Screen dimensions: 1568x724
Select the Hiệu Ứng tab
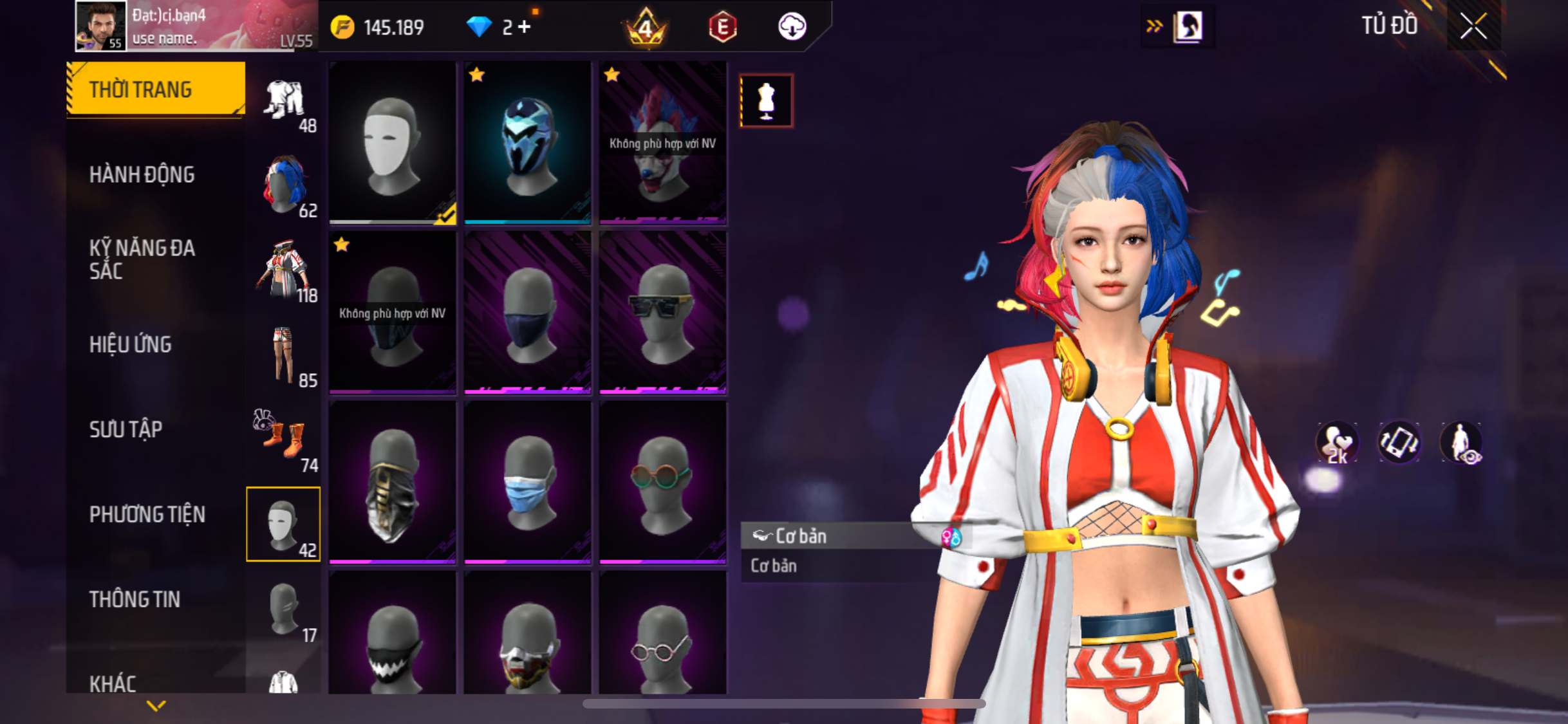point(131,344)
